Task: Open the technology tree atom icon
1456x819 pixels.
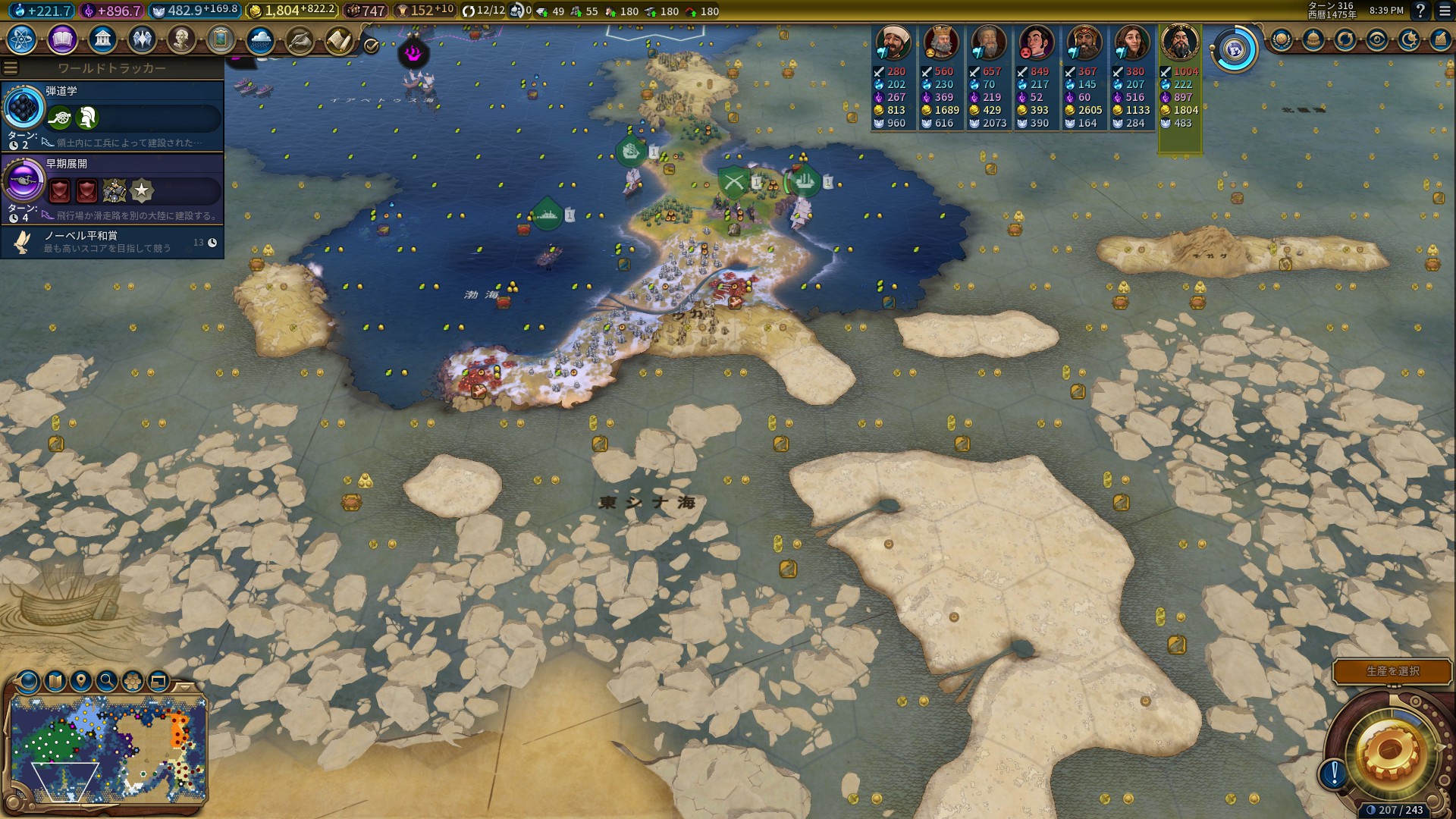Action: [x=22, y=39]
